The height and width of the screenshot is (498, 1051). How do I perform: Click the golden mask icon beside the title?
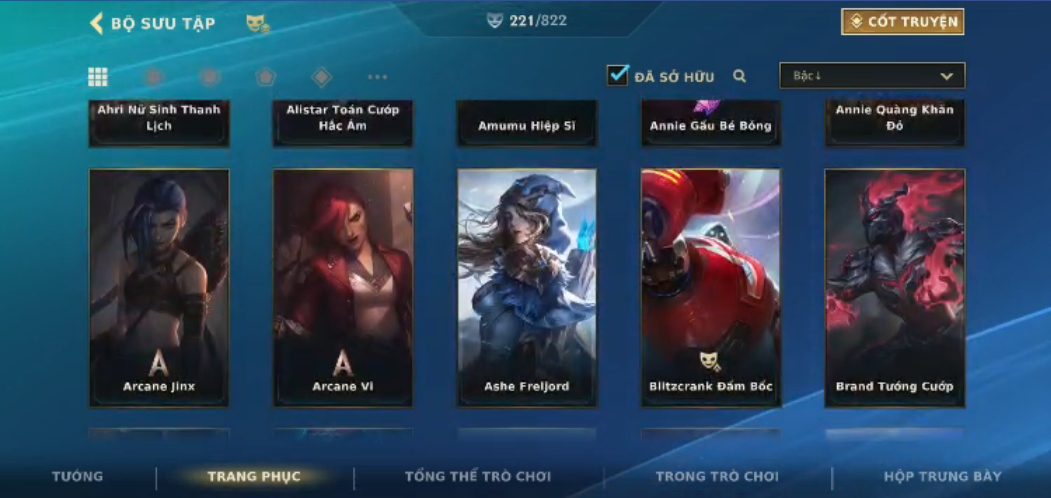[257, 23]
